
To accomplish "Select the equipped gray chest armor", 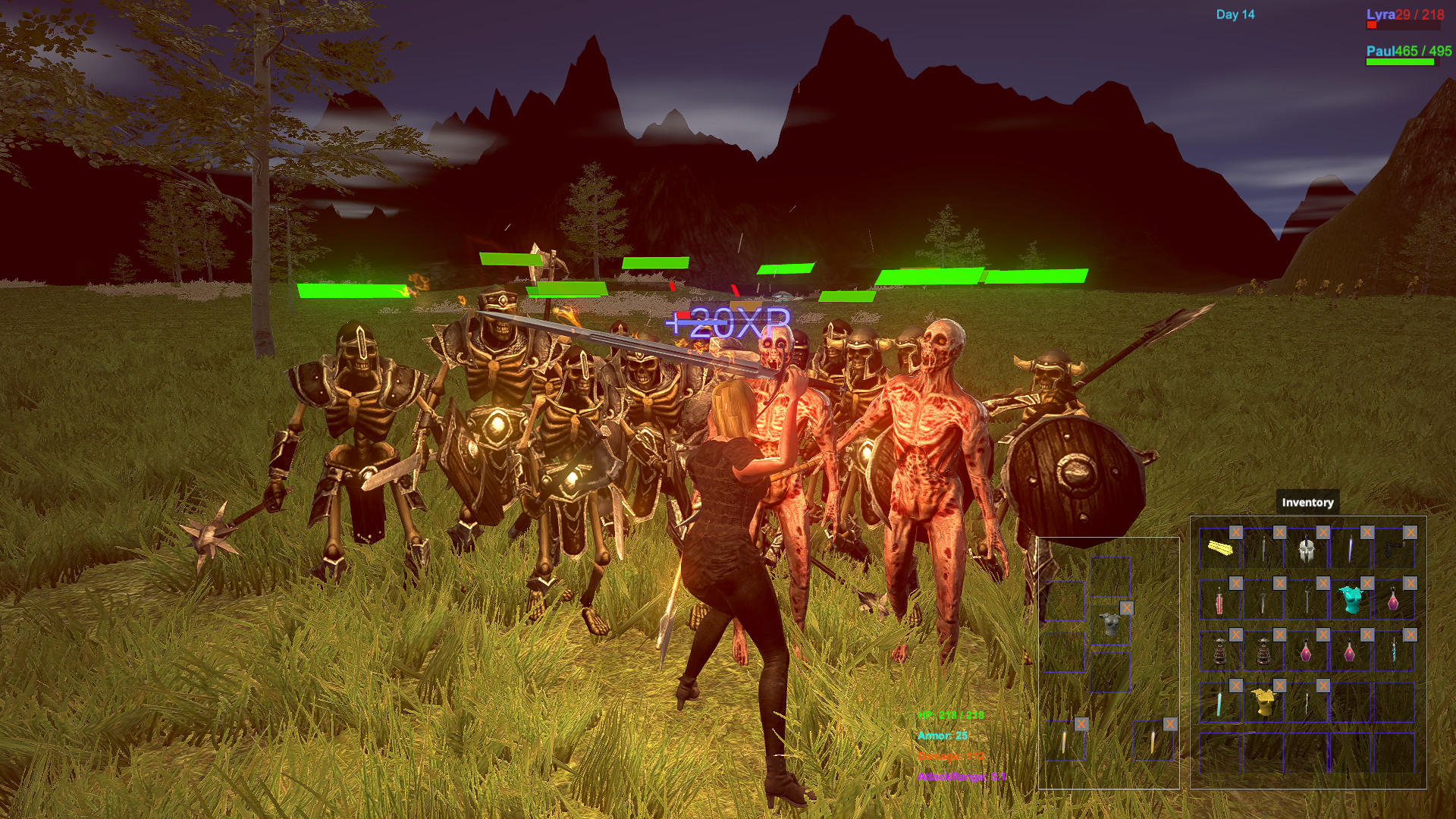I will pos(1111,625).
